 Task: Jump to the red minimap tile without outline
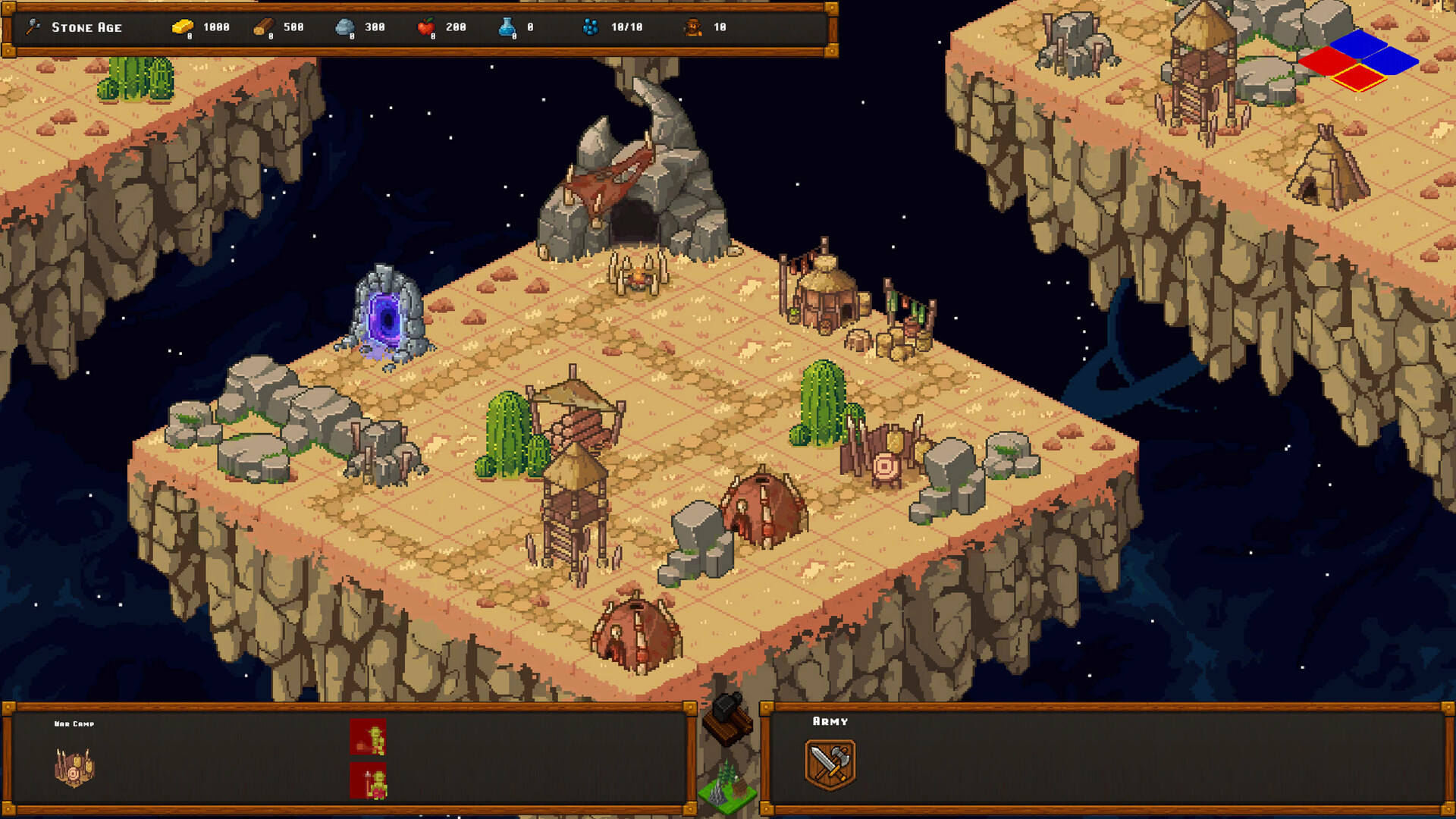1329,61
